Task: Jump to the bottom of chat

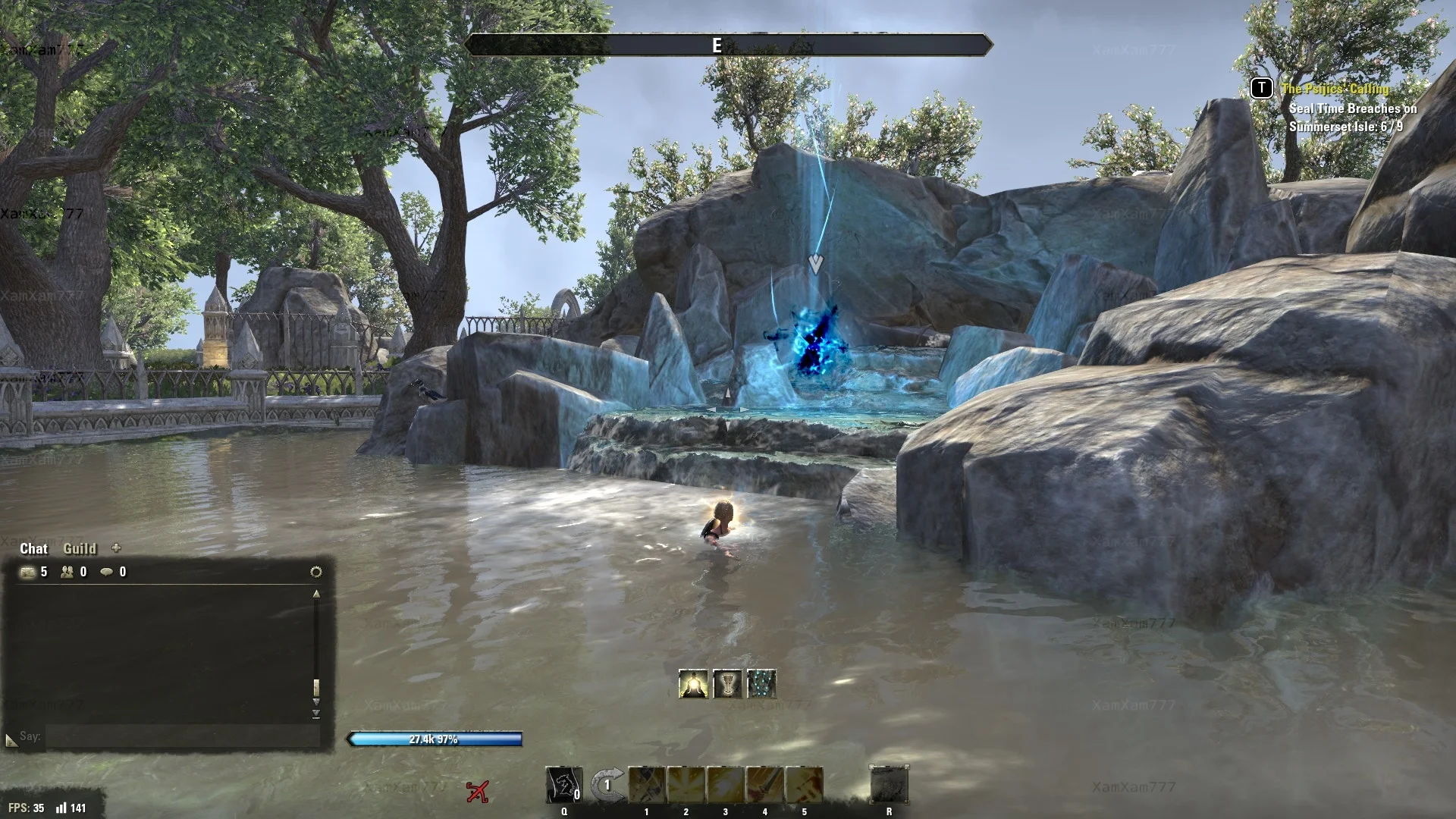Action: point(316,714)
